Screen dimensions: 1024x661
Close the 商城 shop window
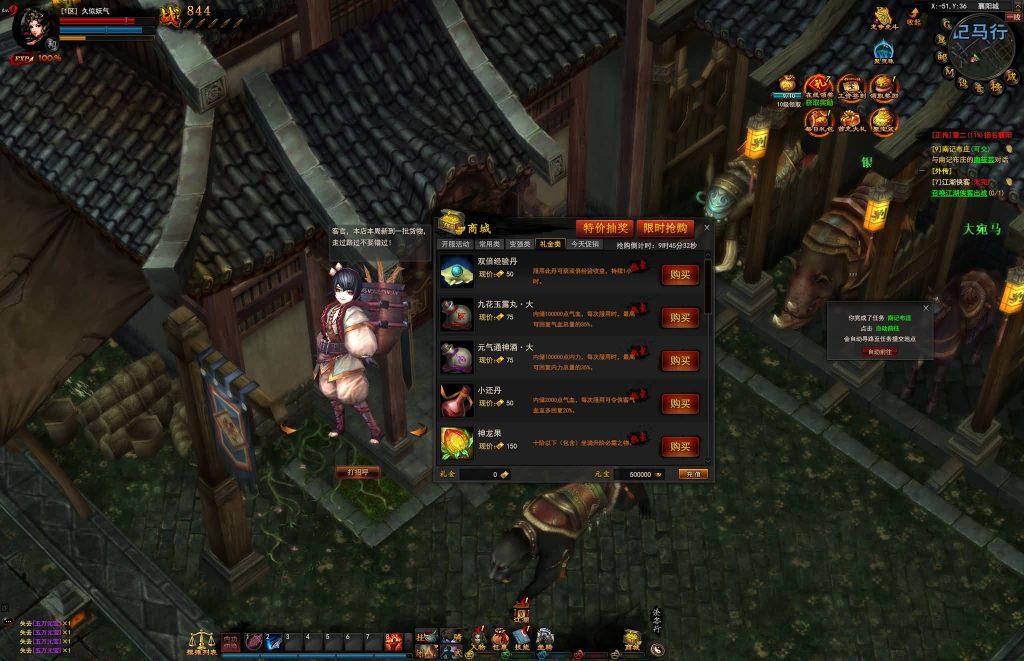tap(707, 227)
